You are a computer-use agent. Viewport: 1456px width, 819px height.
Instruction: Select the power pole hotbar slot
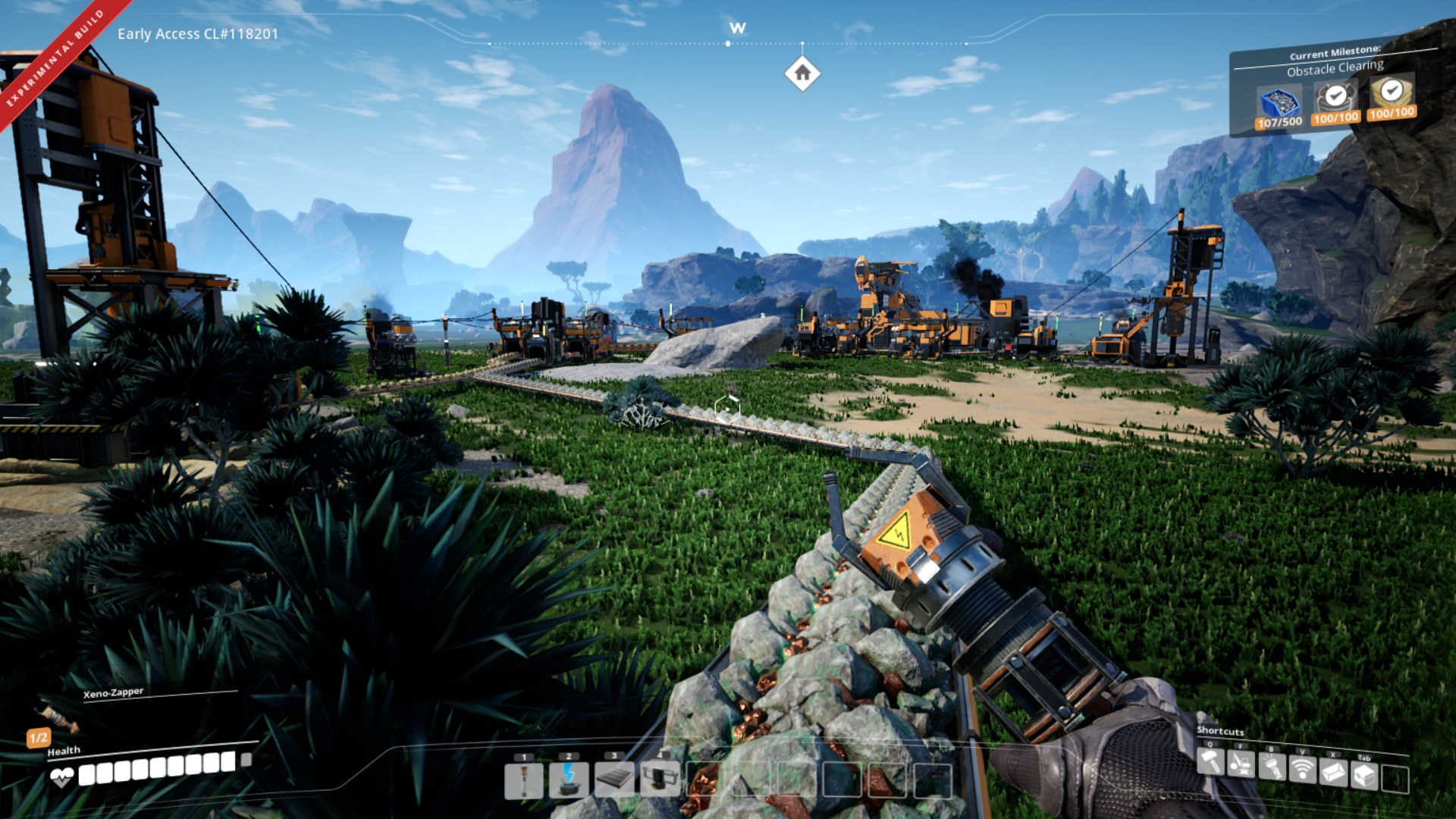pos(524,781)
